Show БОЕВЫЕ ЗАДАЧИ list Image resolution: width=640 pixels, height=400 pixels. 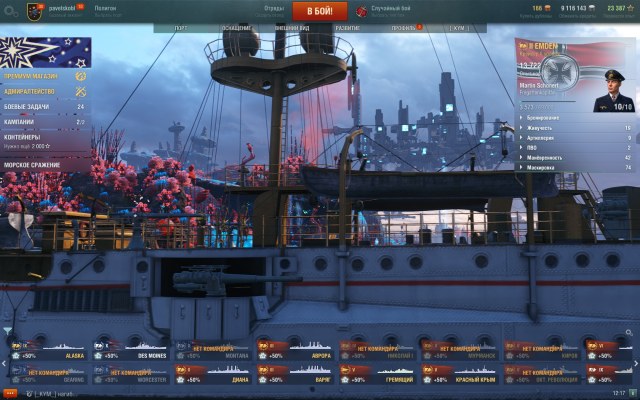[x=29, y=106]
